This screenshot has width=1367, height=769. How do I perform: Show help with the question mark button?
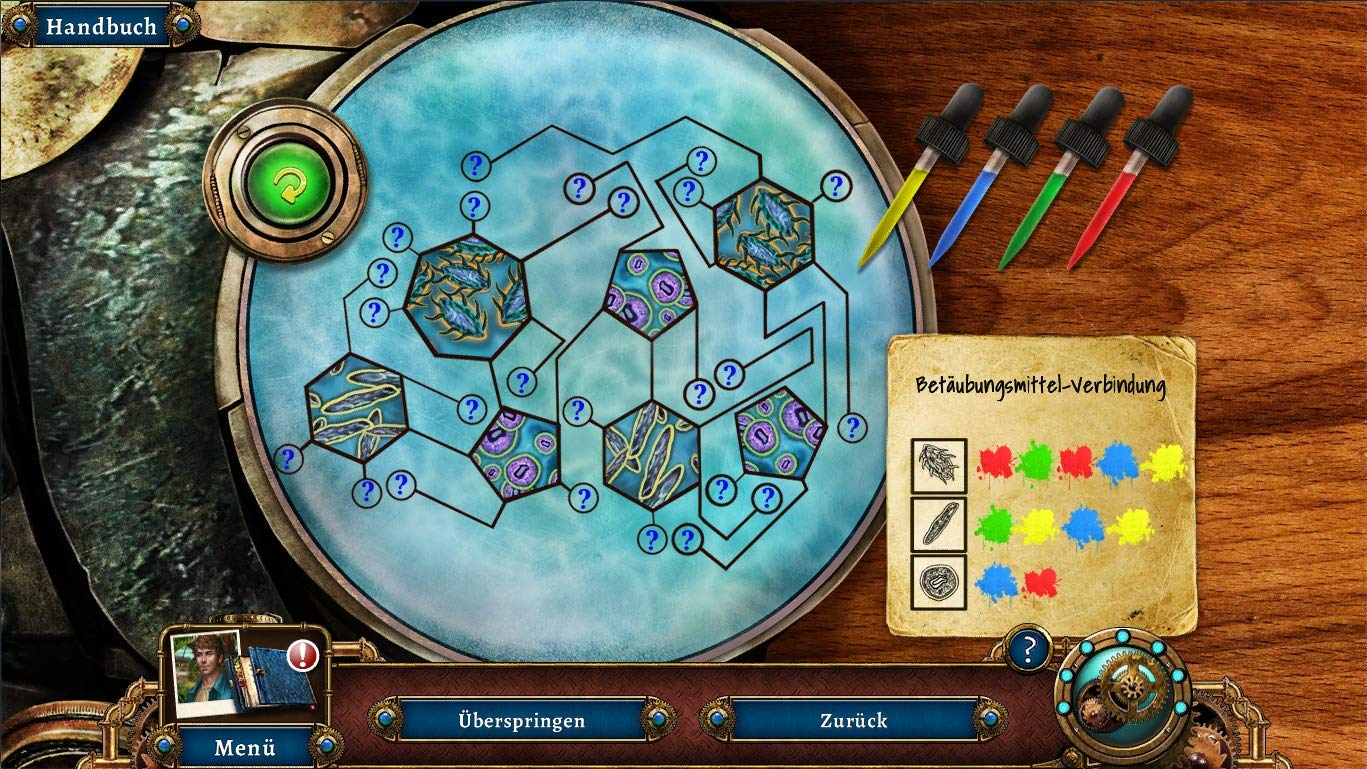tap(1029, 649)
